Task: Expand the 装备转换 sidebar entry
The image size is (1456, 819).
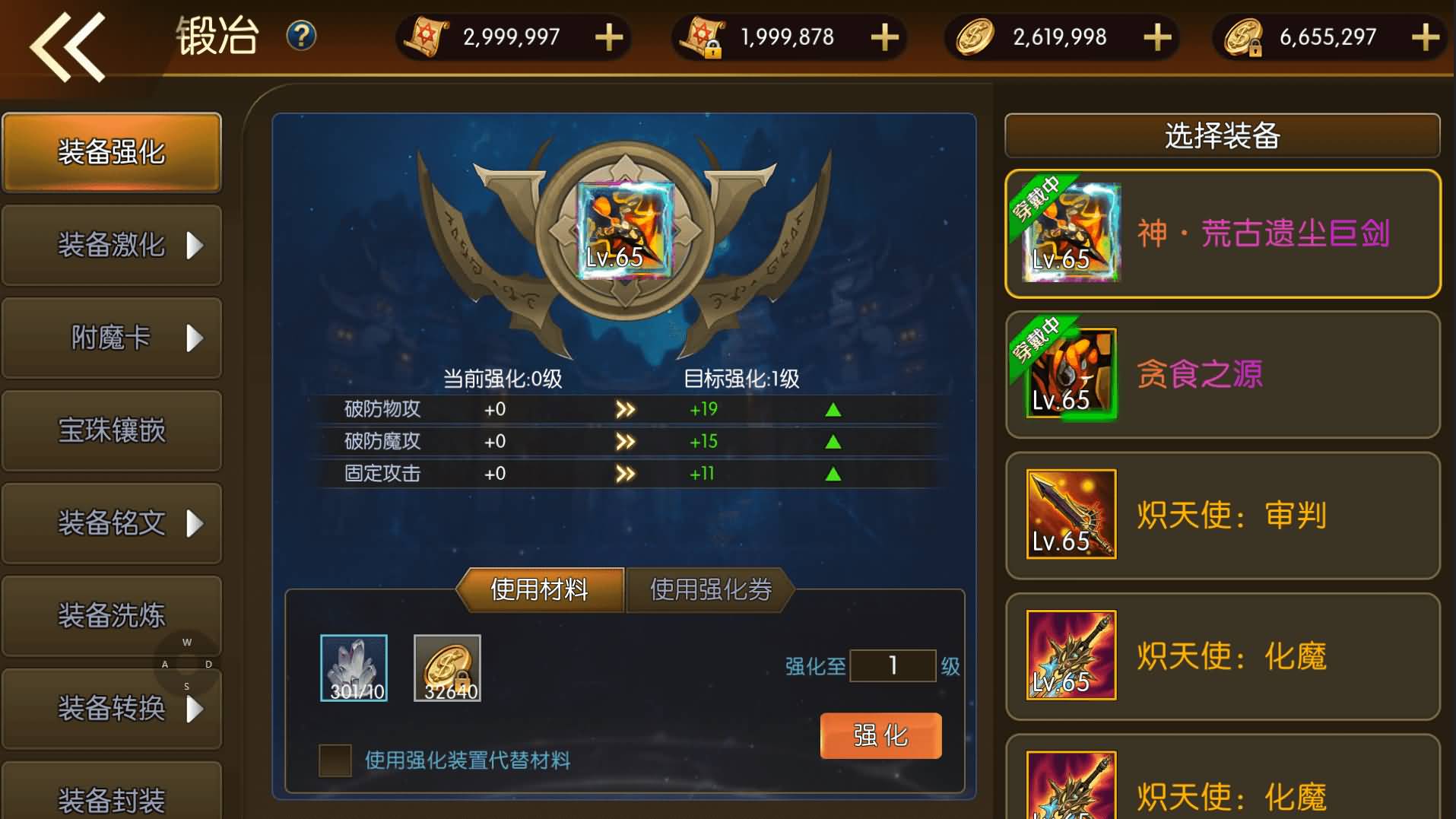Action: coord(112,709)
